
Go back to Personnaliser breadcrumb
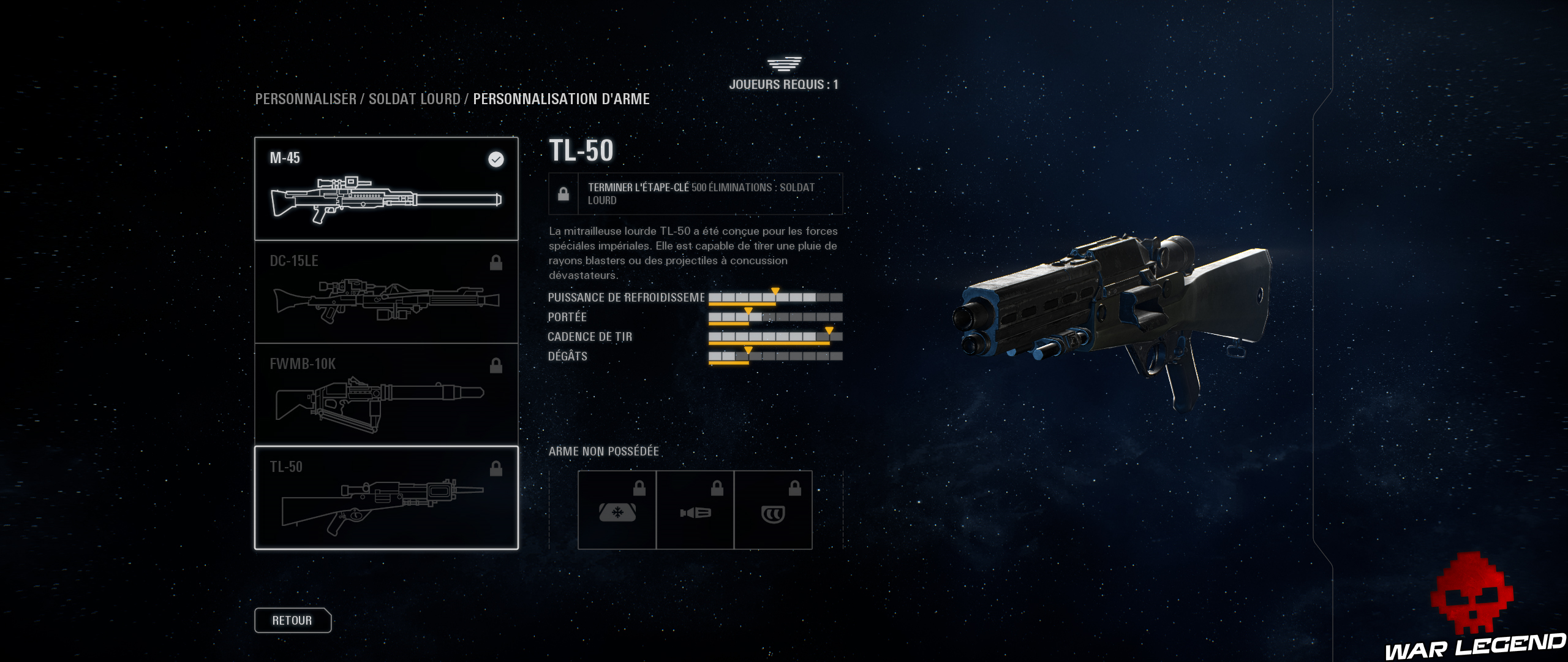coord(306,99)
